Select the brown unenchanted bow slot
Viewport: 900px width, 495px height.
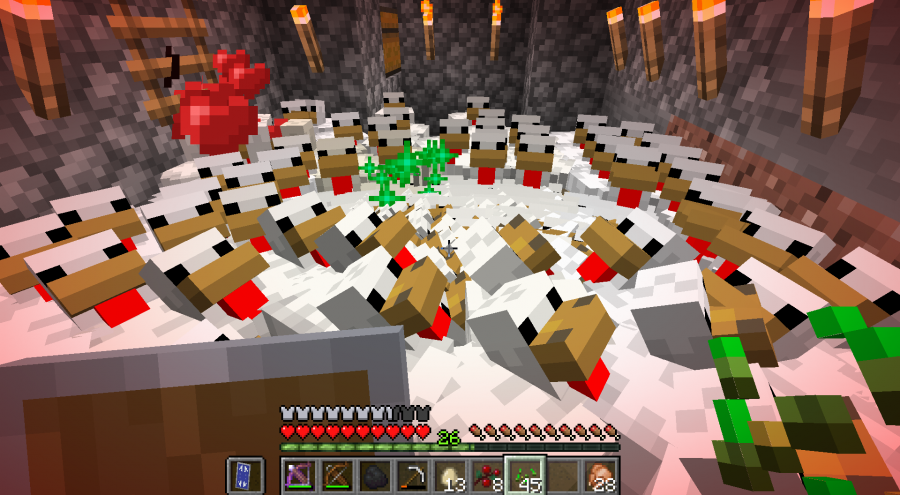(337, 476)
